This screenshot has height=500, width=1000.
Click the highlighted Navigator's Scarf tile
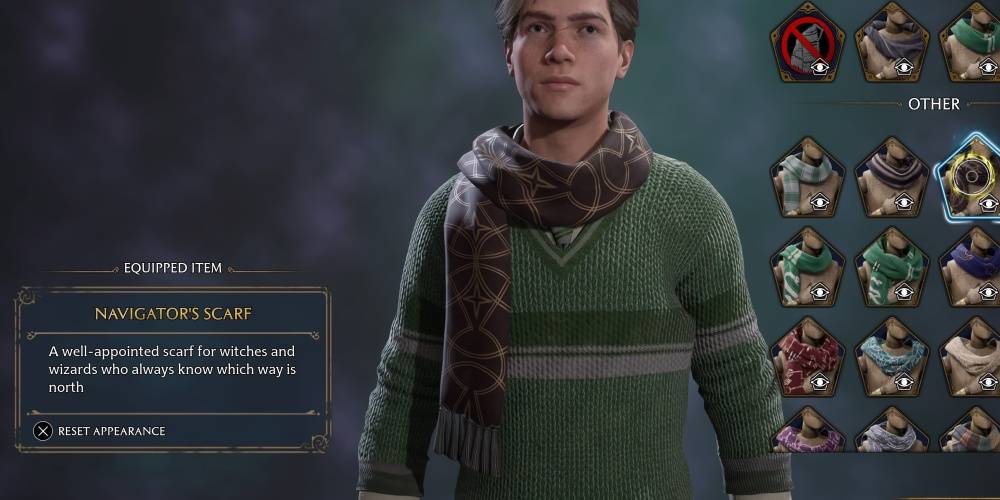point(972,178)
